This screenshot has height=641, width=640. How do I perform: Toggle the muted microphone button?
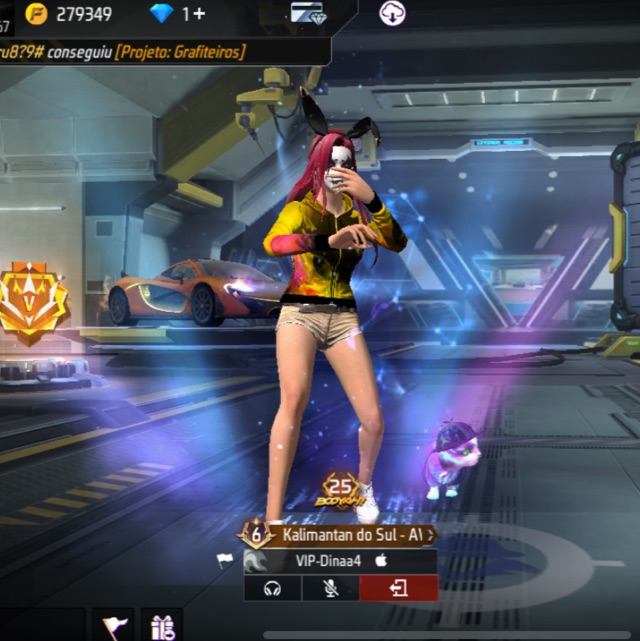(331, 588)
